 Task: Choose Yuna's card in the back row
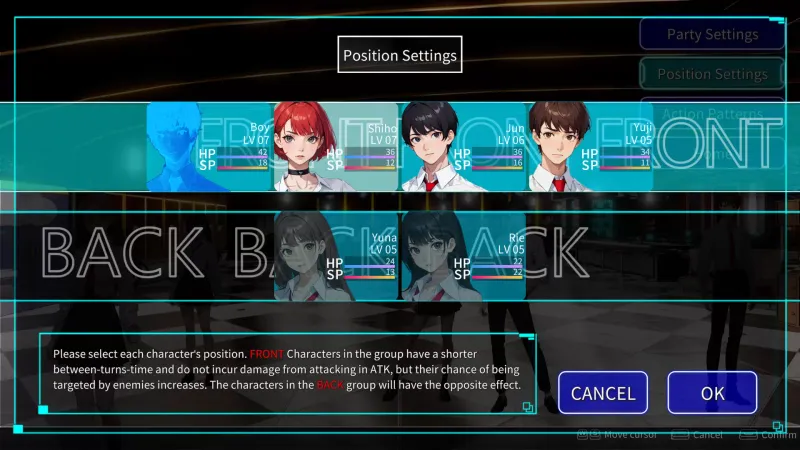336,256
